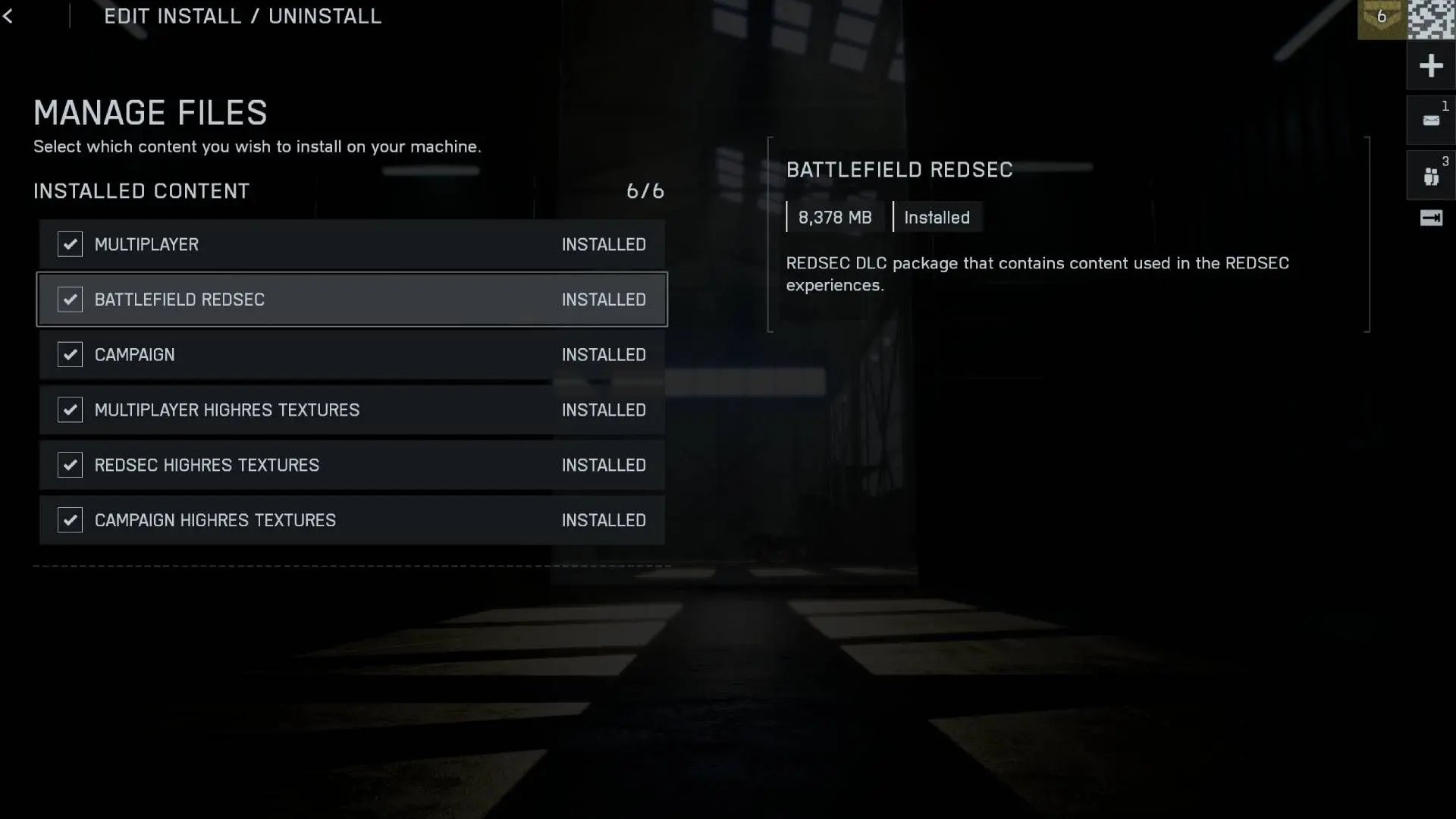Screen dimensions: 1456x819
Task: Disable the REDSEC HIGHRES TEXTURES checkbox
Action: [x=70, y=465]
